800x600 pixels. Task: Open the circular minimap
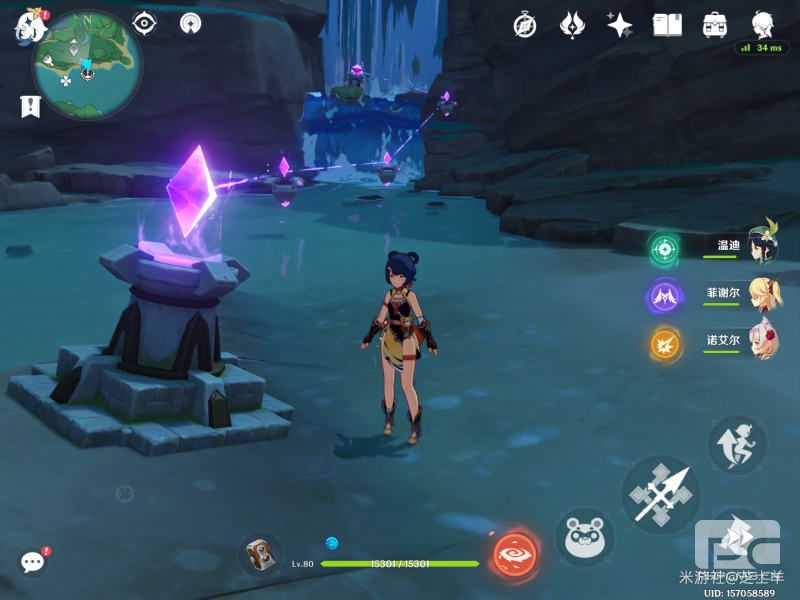point(87,65)
